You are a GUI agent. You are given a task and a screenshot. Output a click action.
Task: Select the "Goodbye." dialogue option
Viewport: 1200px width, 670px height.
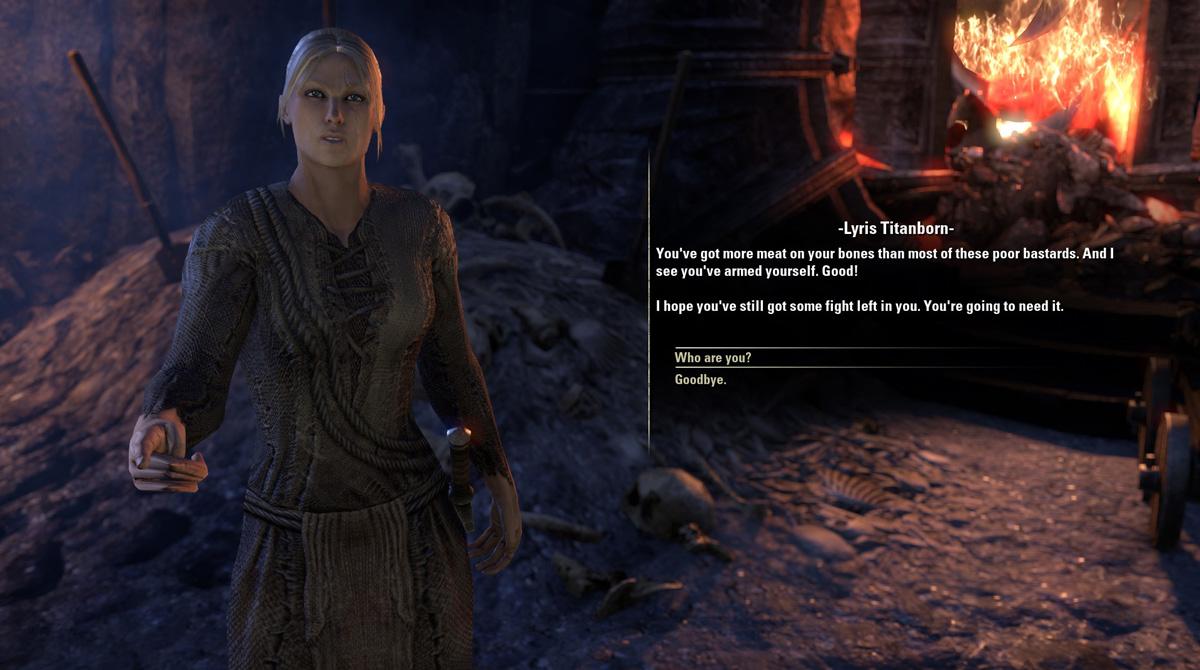[x=701, y=380]
